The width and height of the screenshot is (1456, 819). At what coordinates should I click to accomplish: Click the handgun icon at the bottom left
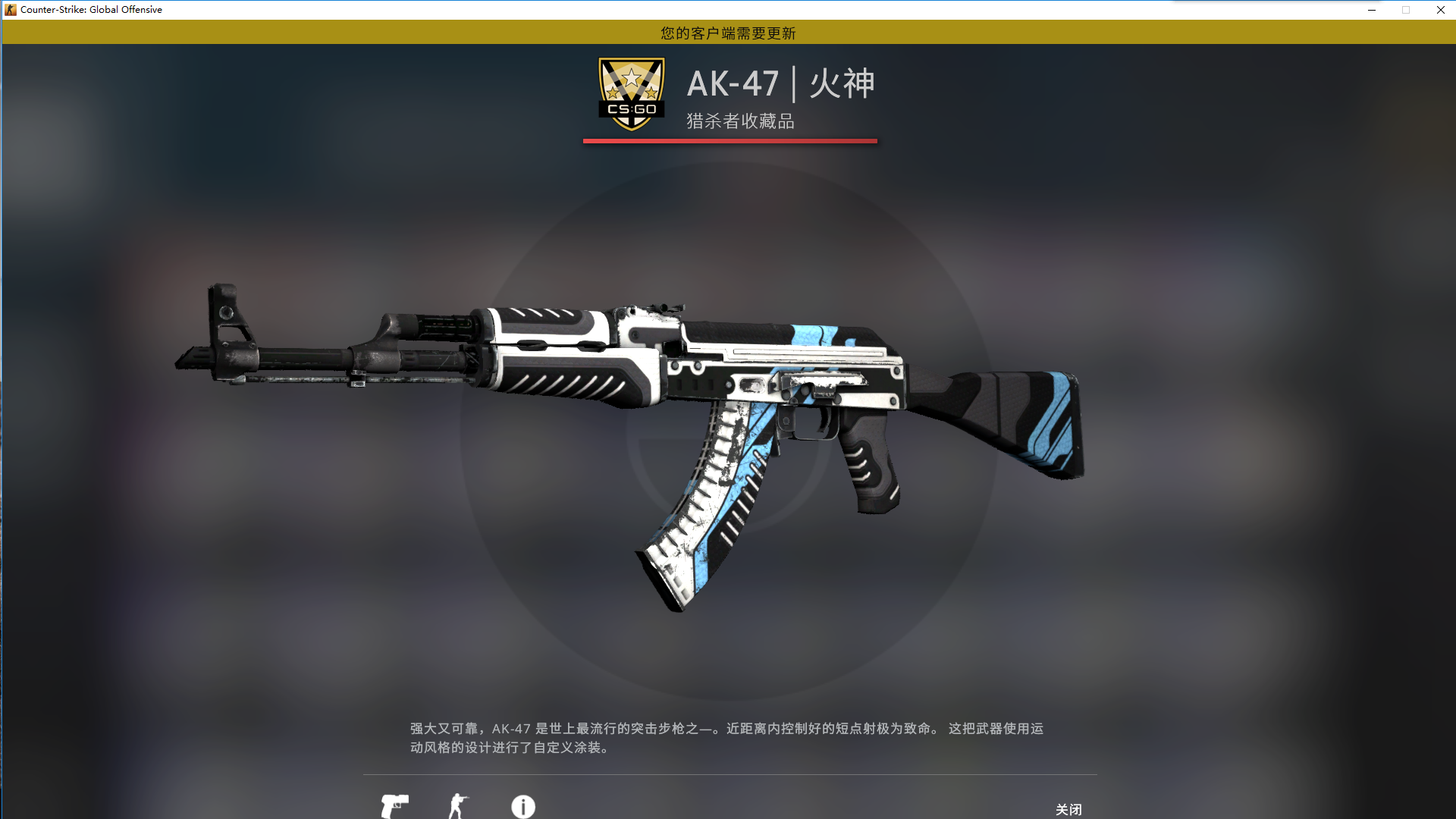397,806
